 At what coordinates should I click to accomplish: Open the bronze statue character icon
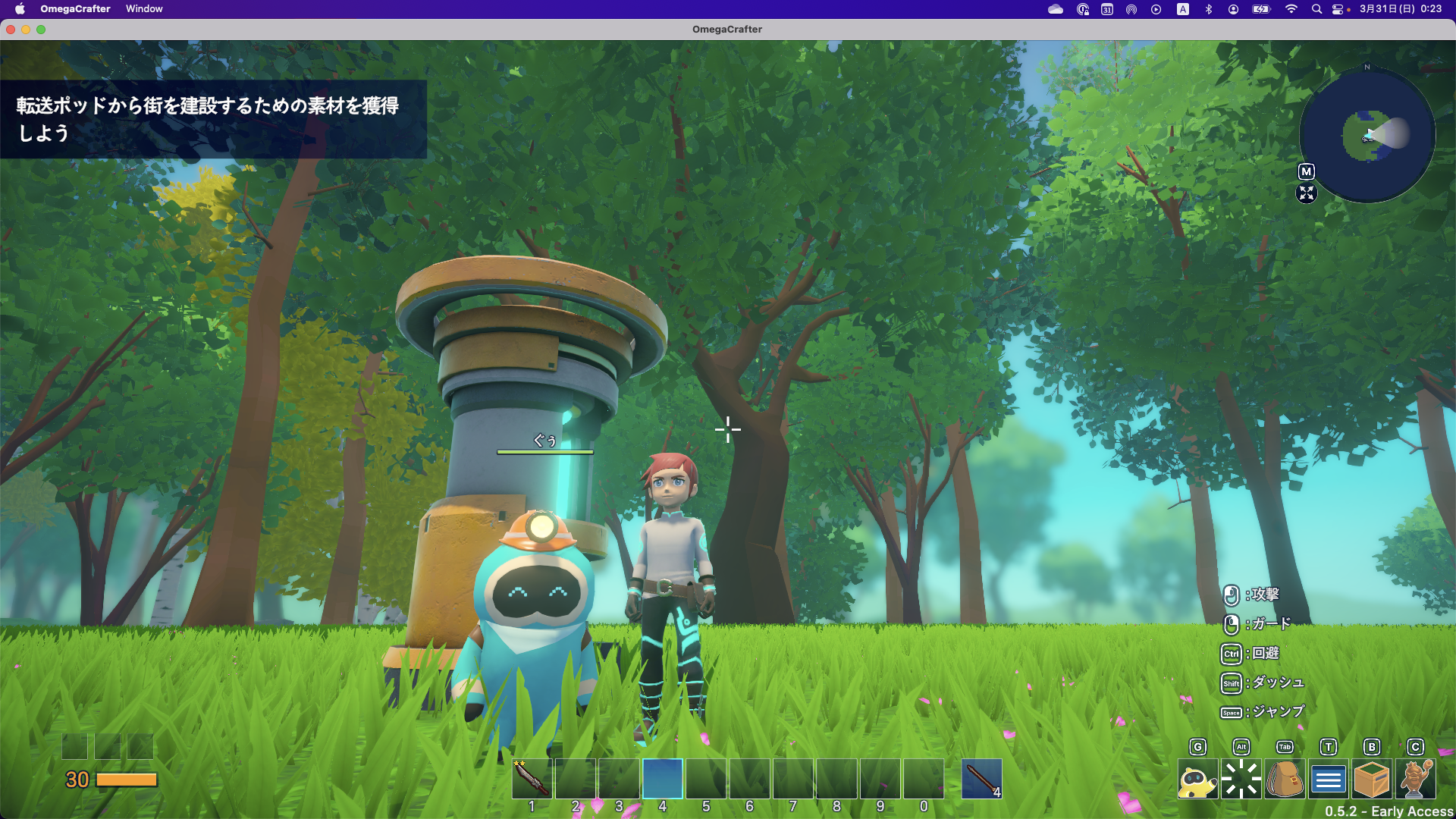1415,779
